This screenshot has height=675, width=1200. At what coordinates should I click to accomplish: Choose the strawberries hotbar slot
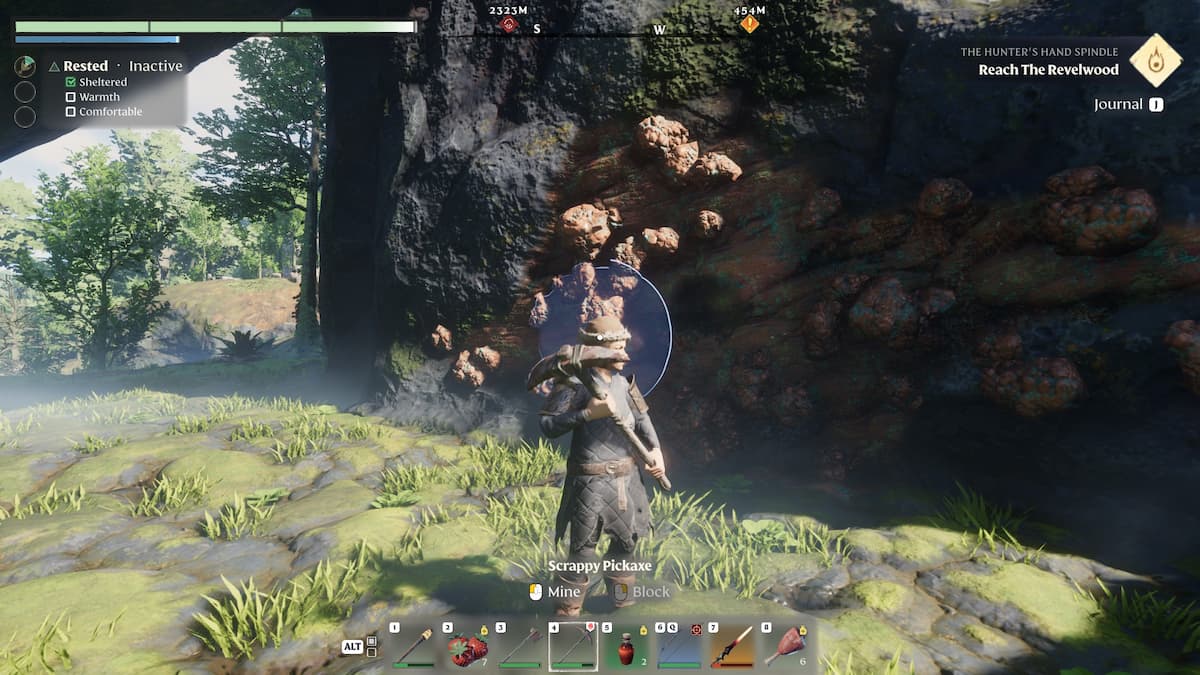(465, 647)
